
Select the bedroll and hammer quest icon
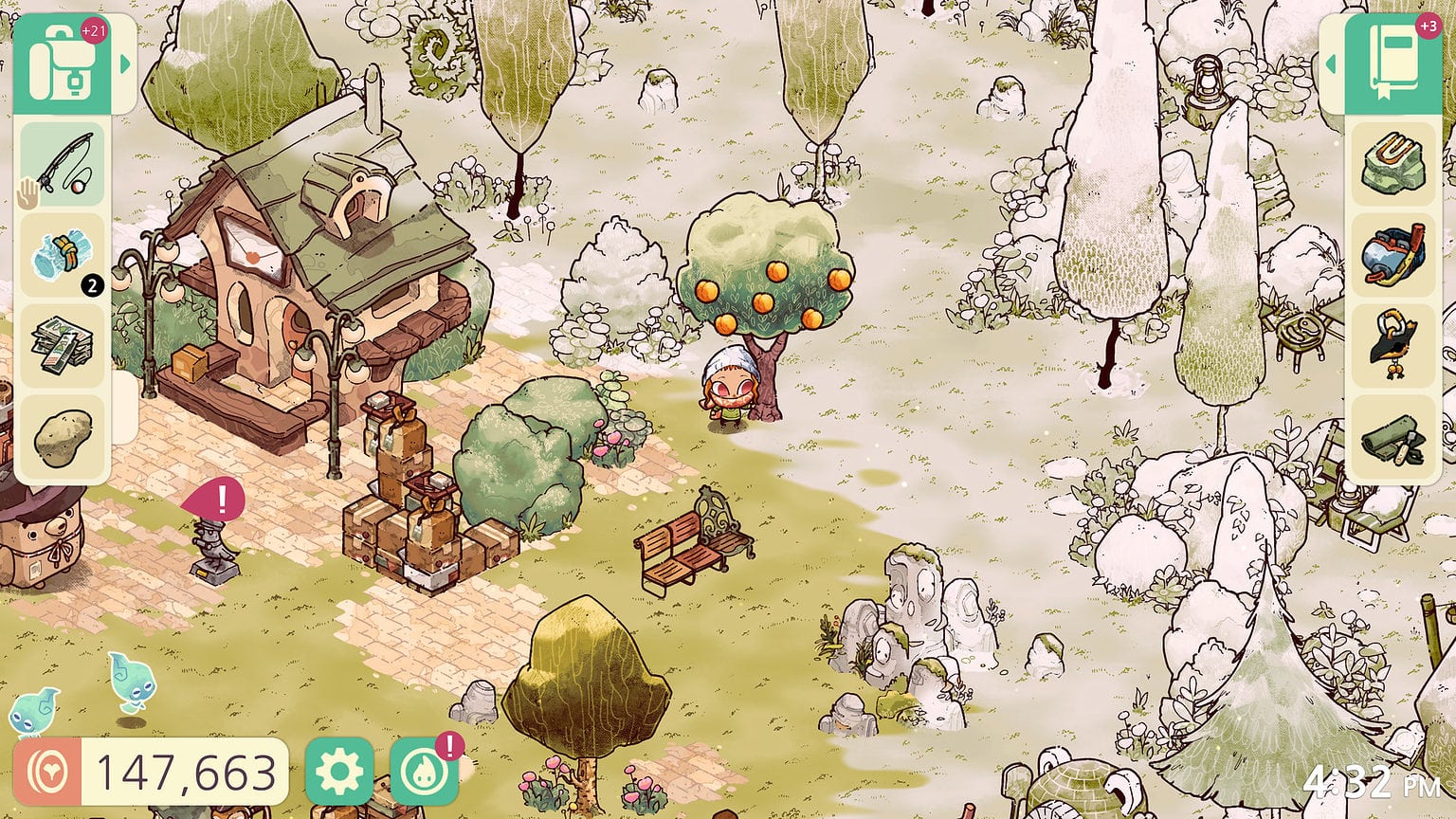[x=1392, y=438]
